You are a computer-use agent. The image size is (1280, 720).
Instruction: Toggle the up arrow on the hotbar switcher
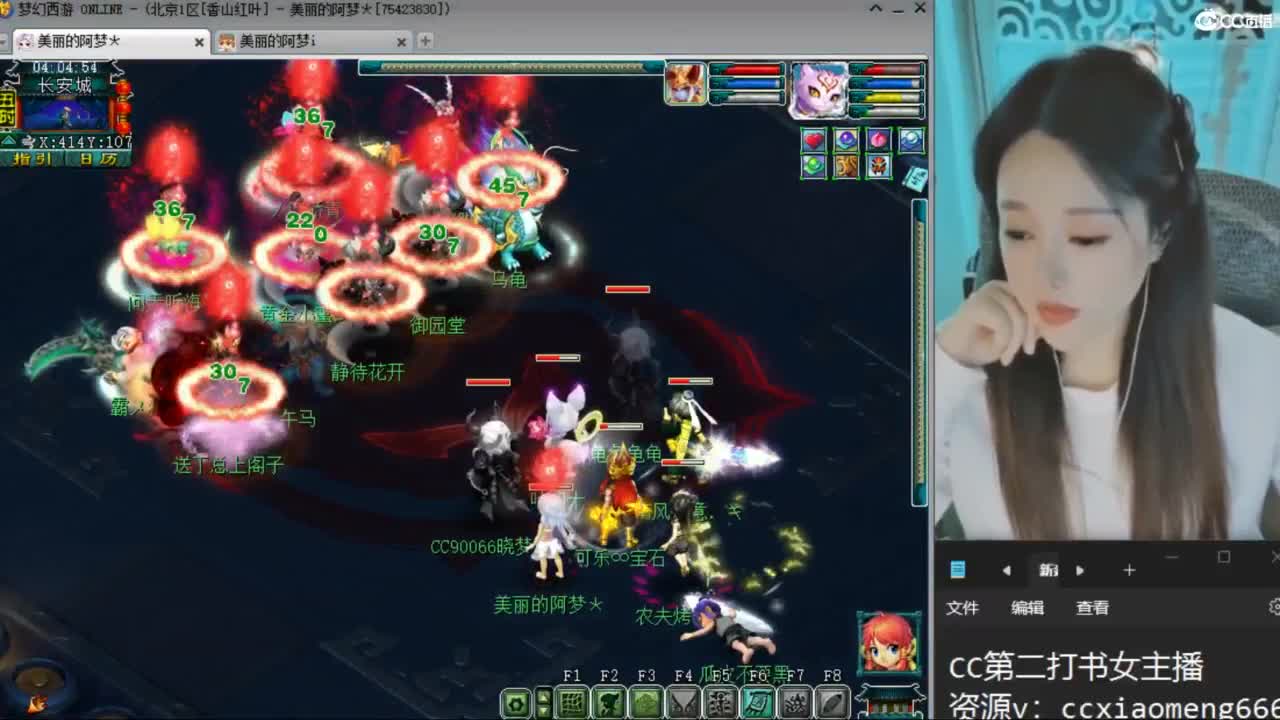coord(544,695)
